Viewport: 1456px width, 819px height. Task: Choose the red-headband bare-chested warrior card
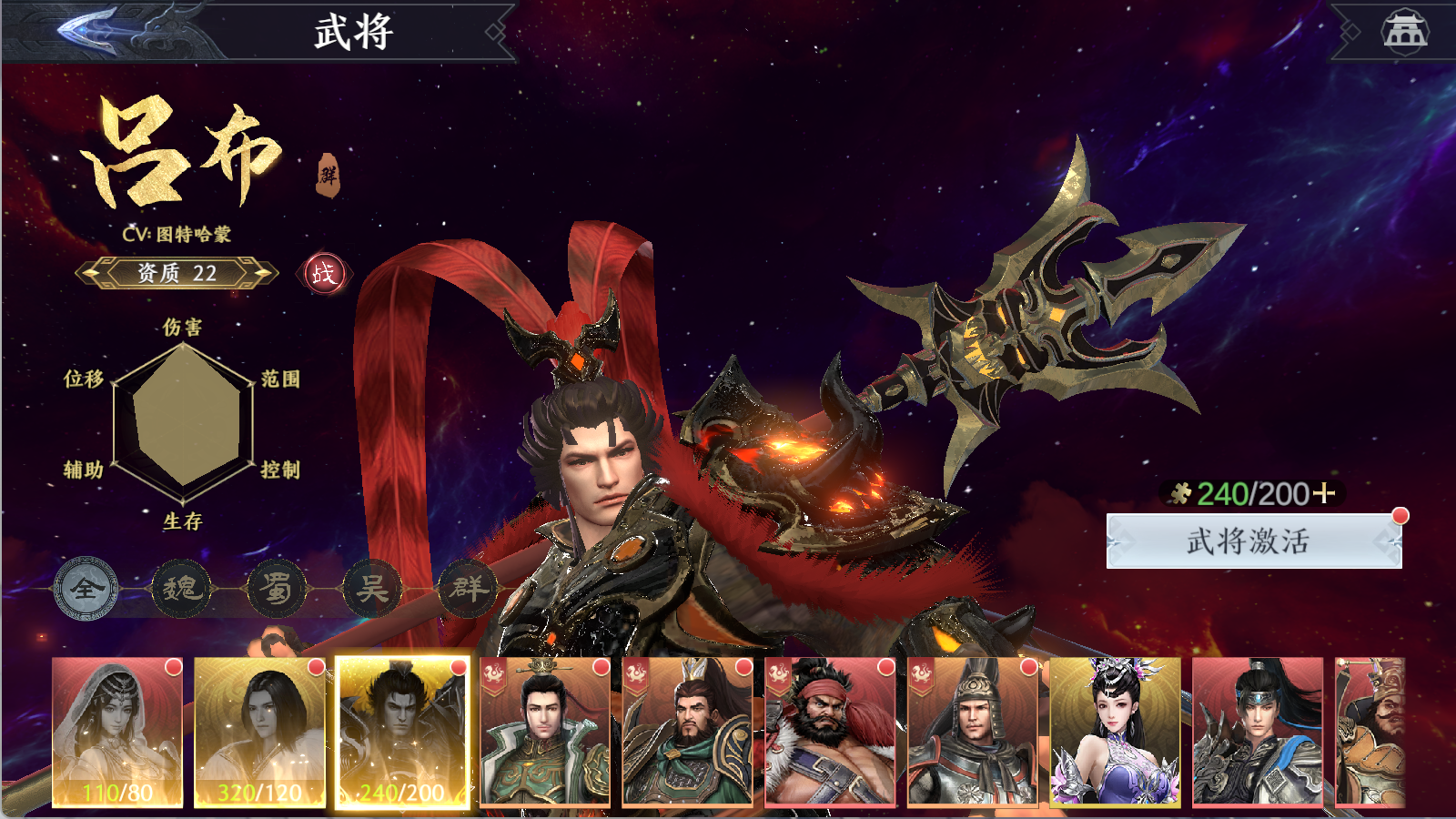click(830, 733)
